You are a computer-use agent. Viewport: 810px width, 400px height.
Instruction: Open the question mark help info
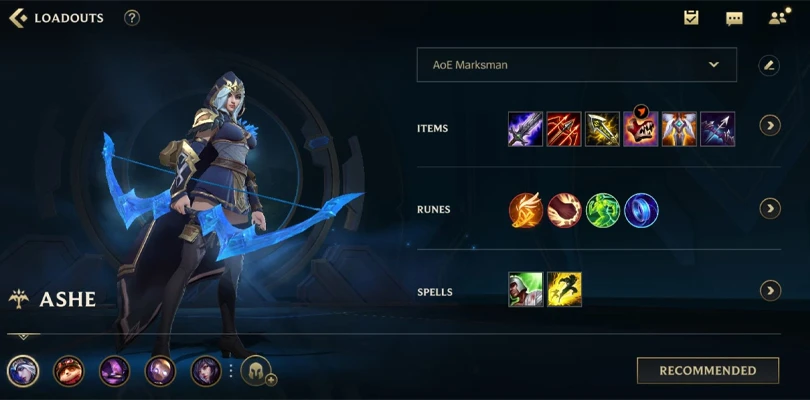click(x=132, y=18)
